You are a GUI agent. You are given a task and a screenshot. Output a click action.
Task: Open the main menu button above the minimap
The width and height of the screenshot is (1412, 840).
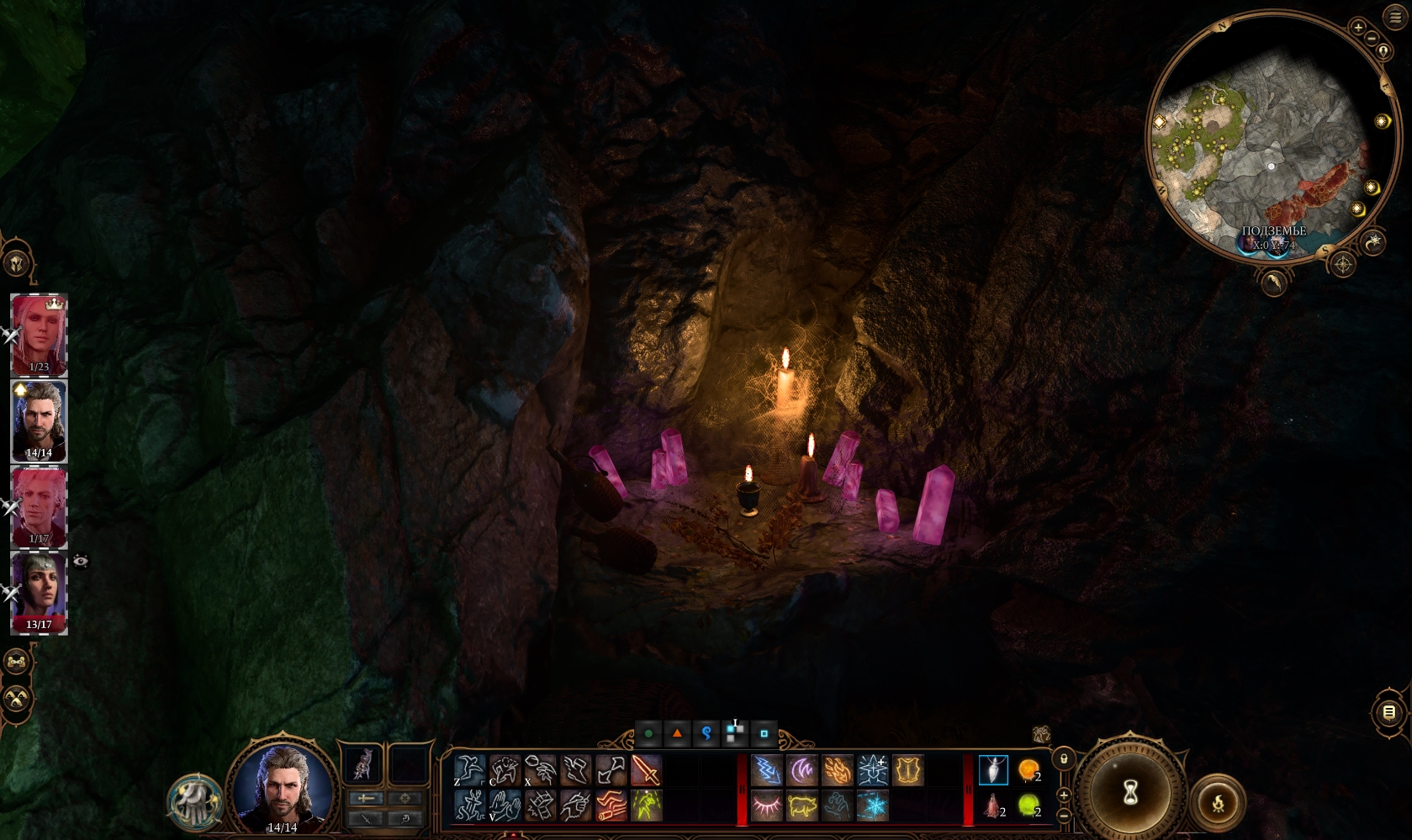tap(1395, 18)
